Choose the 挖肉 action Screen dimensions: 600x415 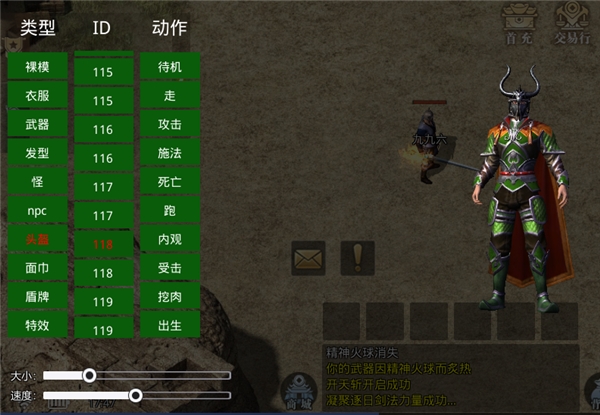tap(170, 297)
